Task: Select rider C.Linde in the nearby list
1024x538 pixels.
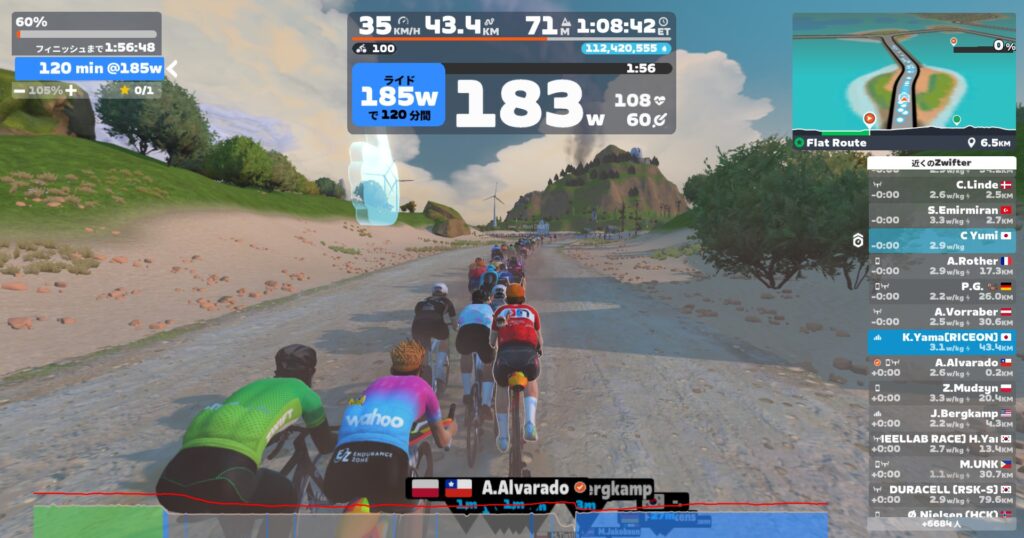Action: tap(941, 189)
